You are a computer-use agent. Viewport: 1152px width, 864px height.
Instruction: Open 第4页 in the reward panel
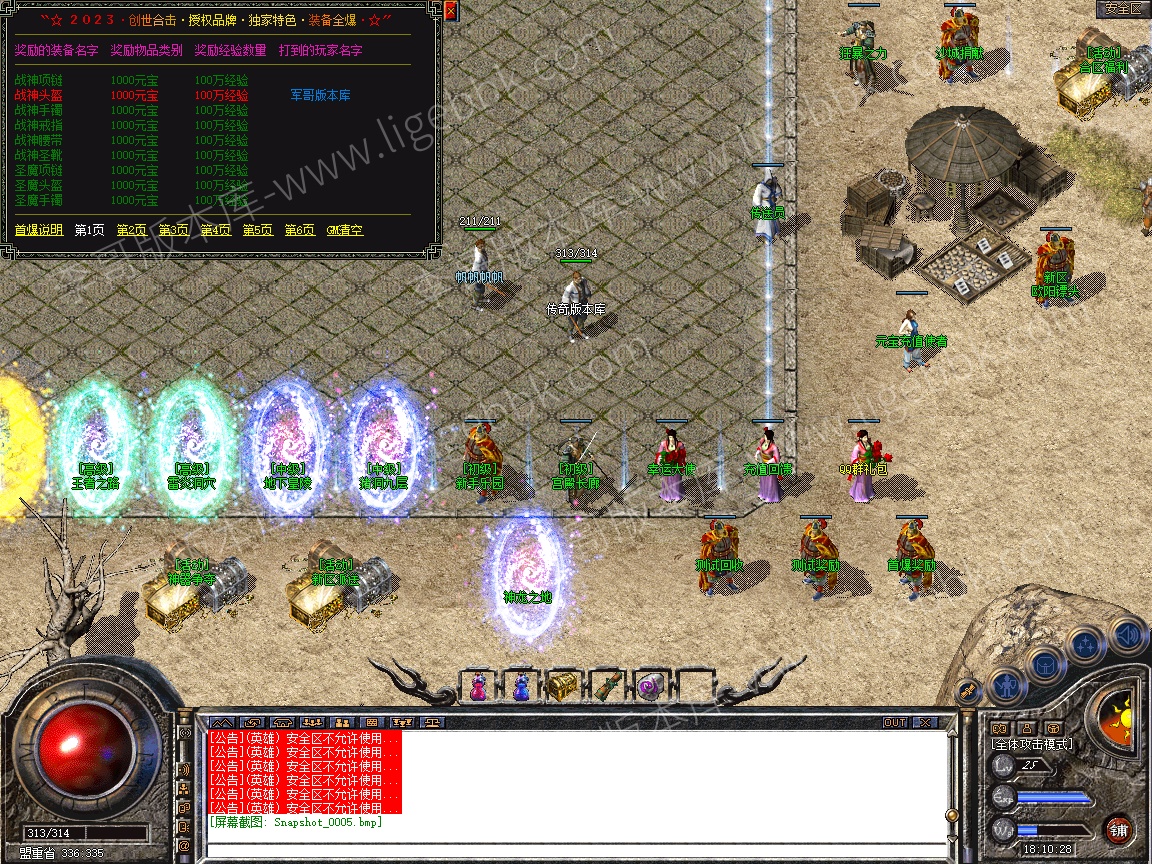click(215, 230)
